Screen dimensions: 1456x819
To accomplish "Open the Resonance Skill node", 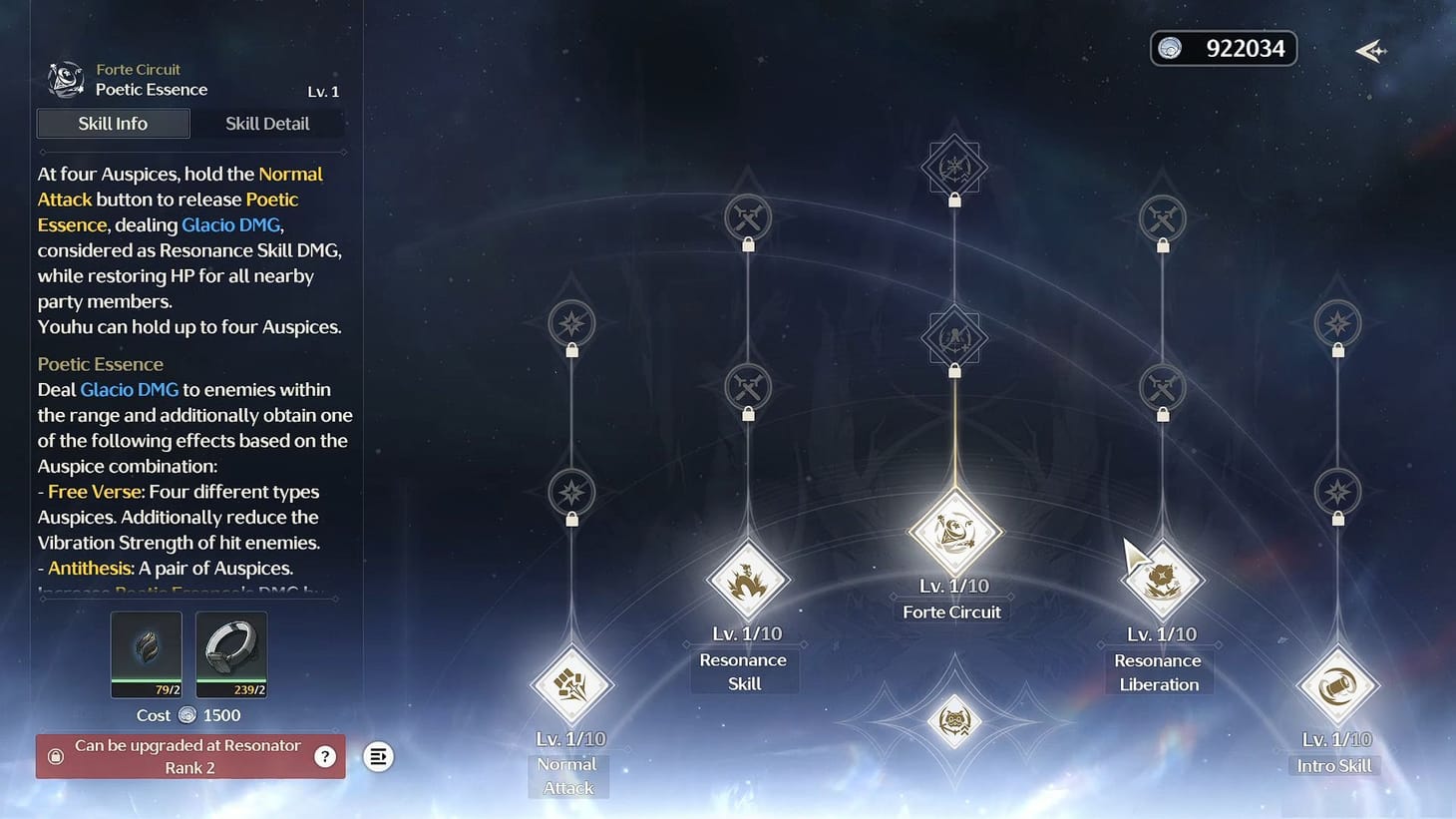I will [x=748, y=582].
